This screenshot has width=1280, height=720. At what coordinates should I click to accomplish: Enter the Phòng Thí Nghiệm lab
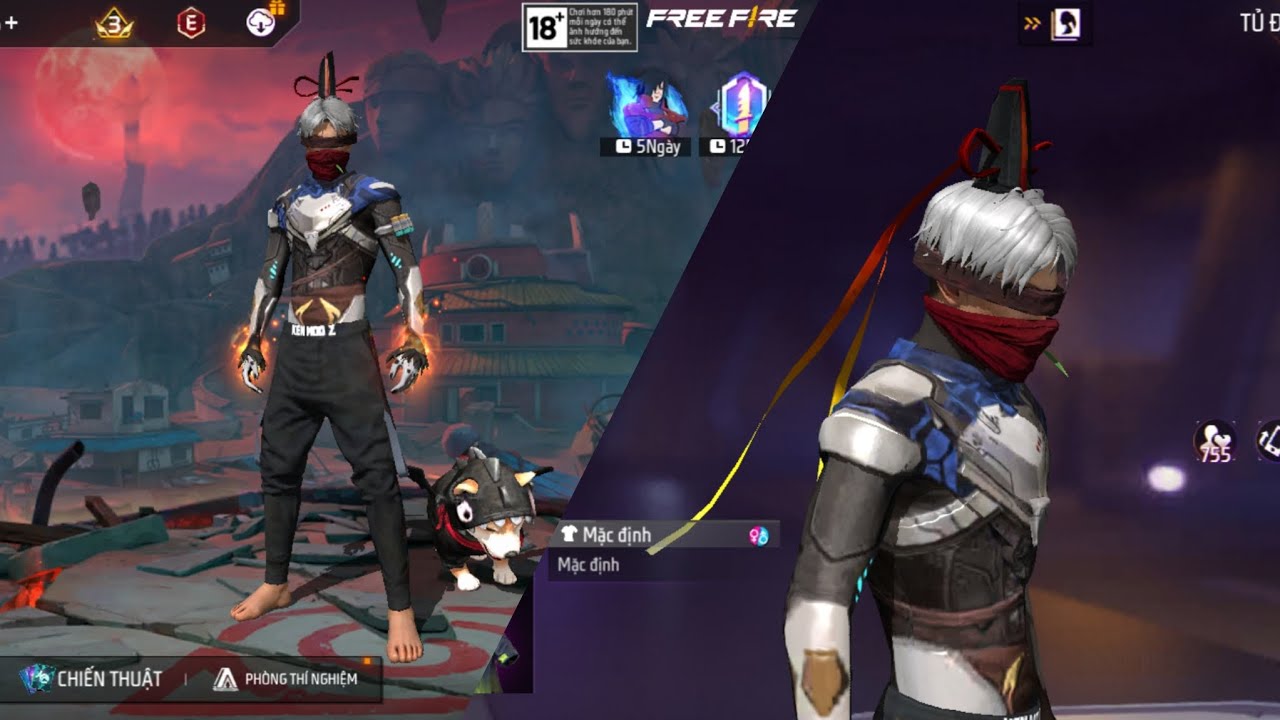pos(286,679)
